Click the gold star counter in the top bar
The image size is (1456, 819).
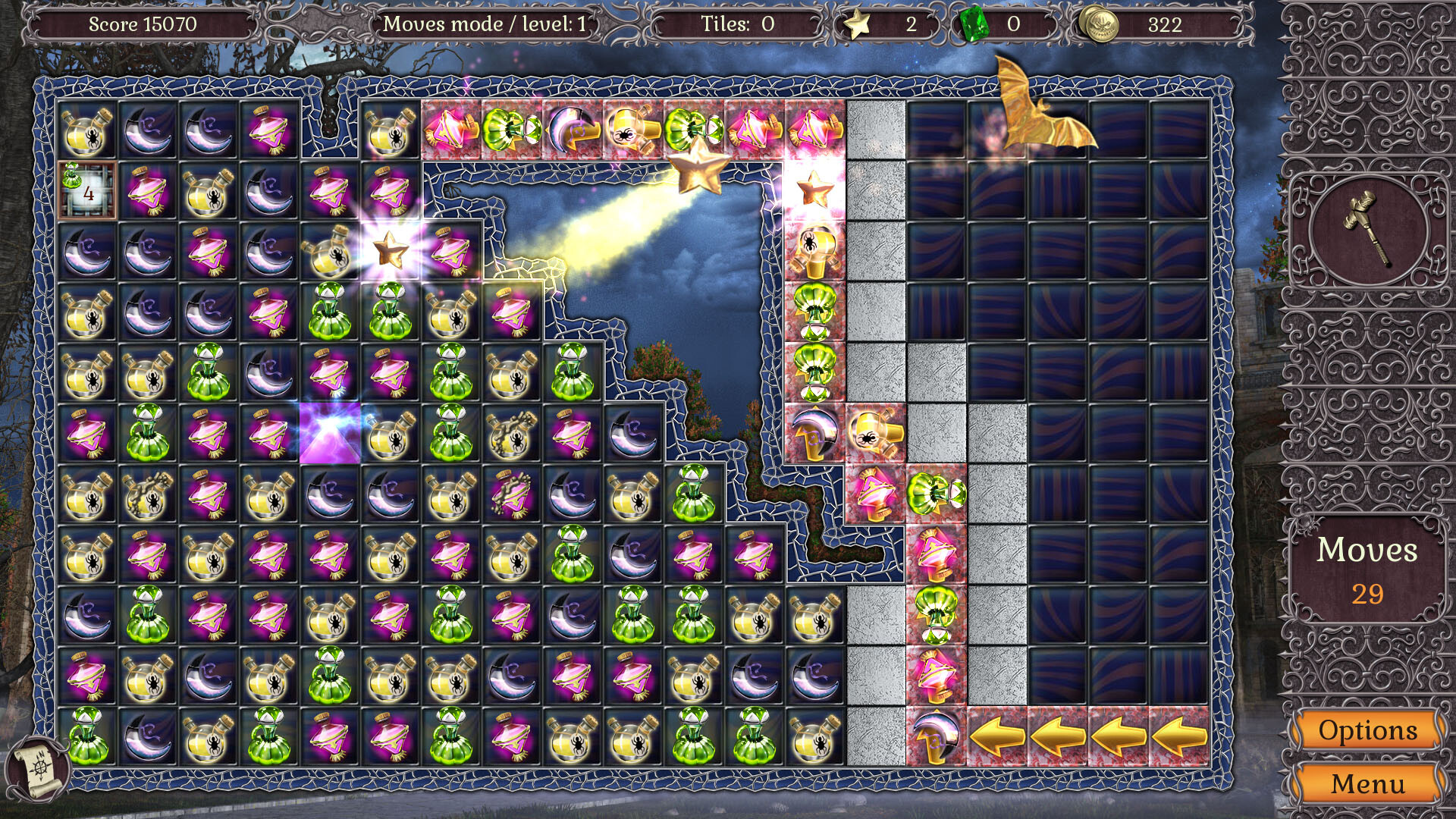[856, 25]
